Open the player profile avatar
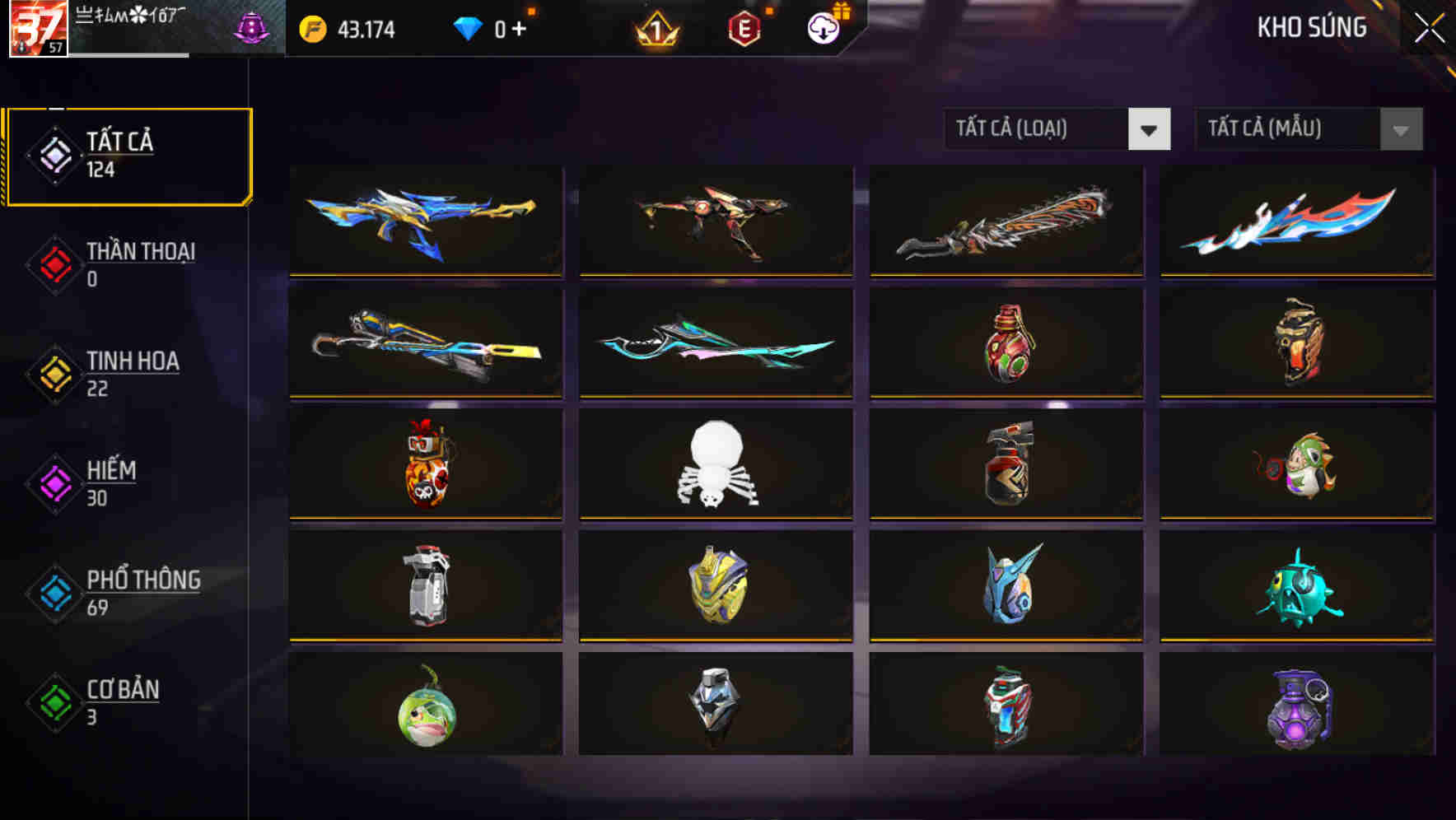1456x820 pixels. 37,27
